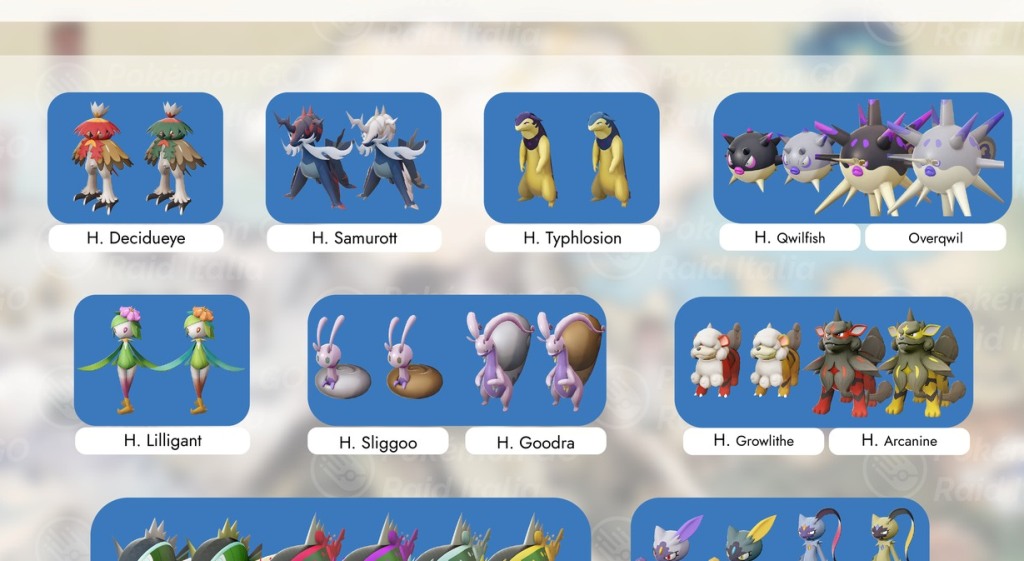Click the H. Typhlosion label
The height and width of the screenshot is (561, 1024).
click(x=572, y=238)
